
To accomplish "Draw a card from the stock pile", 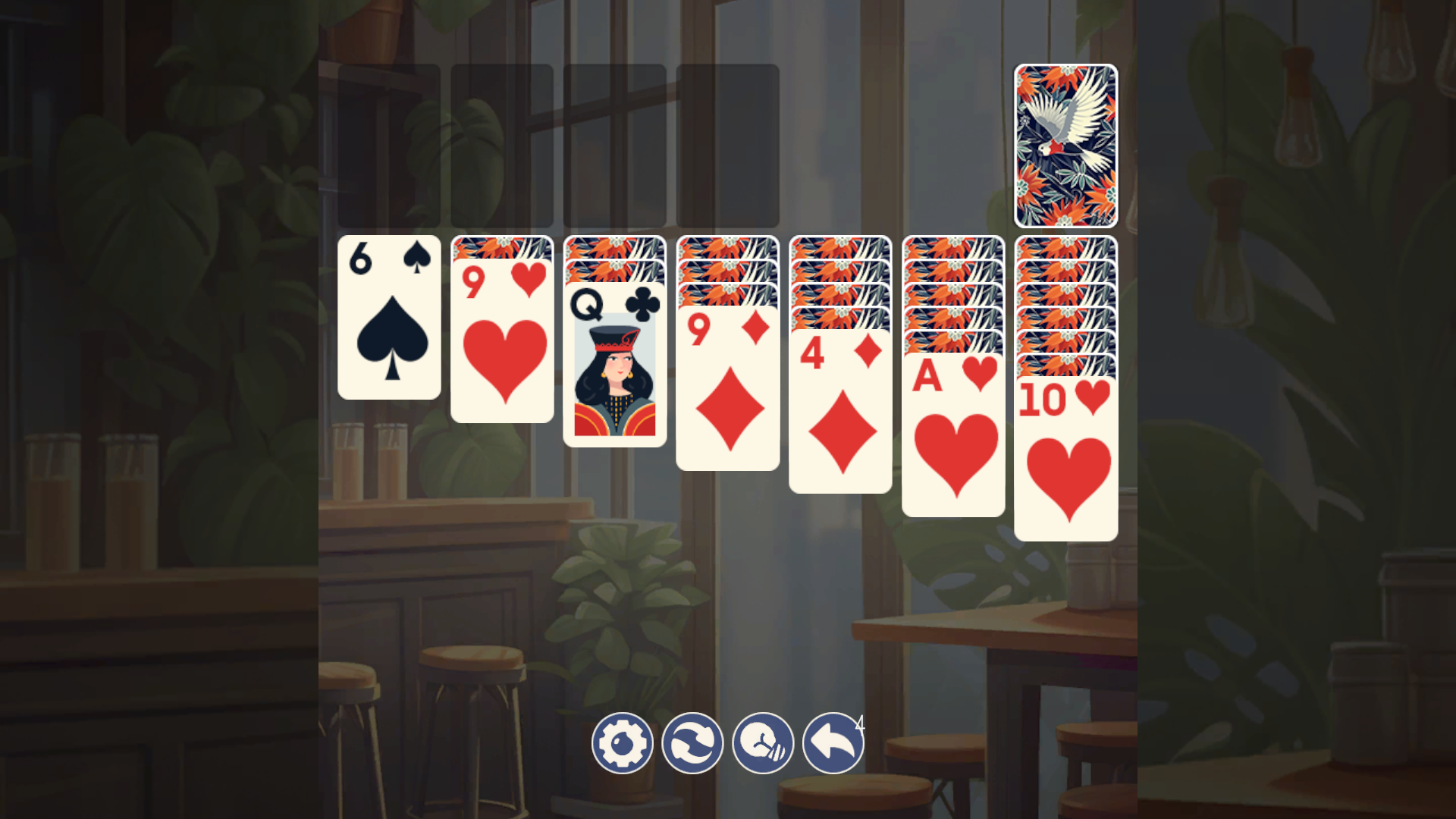I will pos(1065,144).
